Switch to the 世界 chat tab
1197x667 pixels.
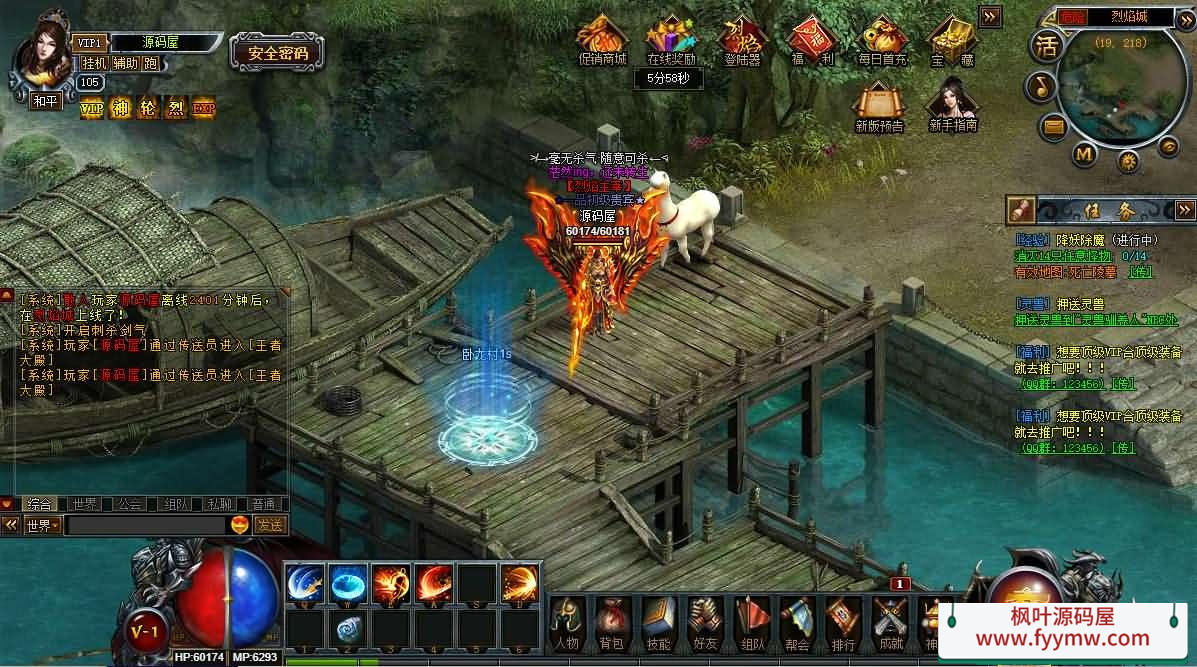pos(86,504)
